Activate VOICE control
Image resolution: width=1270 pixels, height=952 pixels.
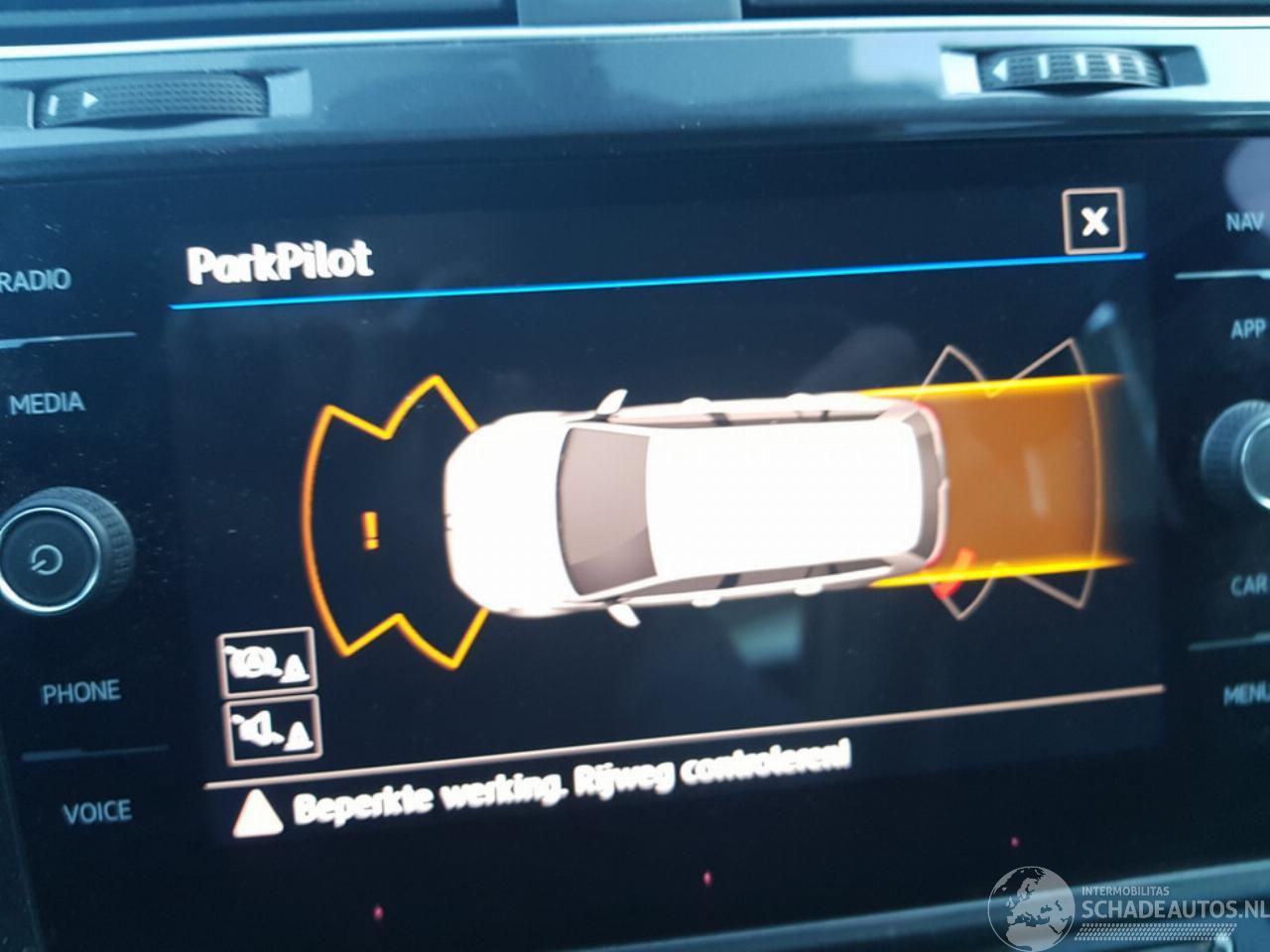pyautogui.click(x=96, y=813)
